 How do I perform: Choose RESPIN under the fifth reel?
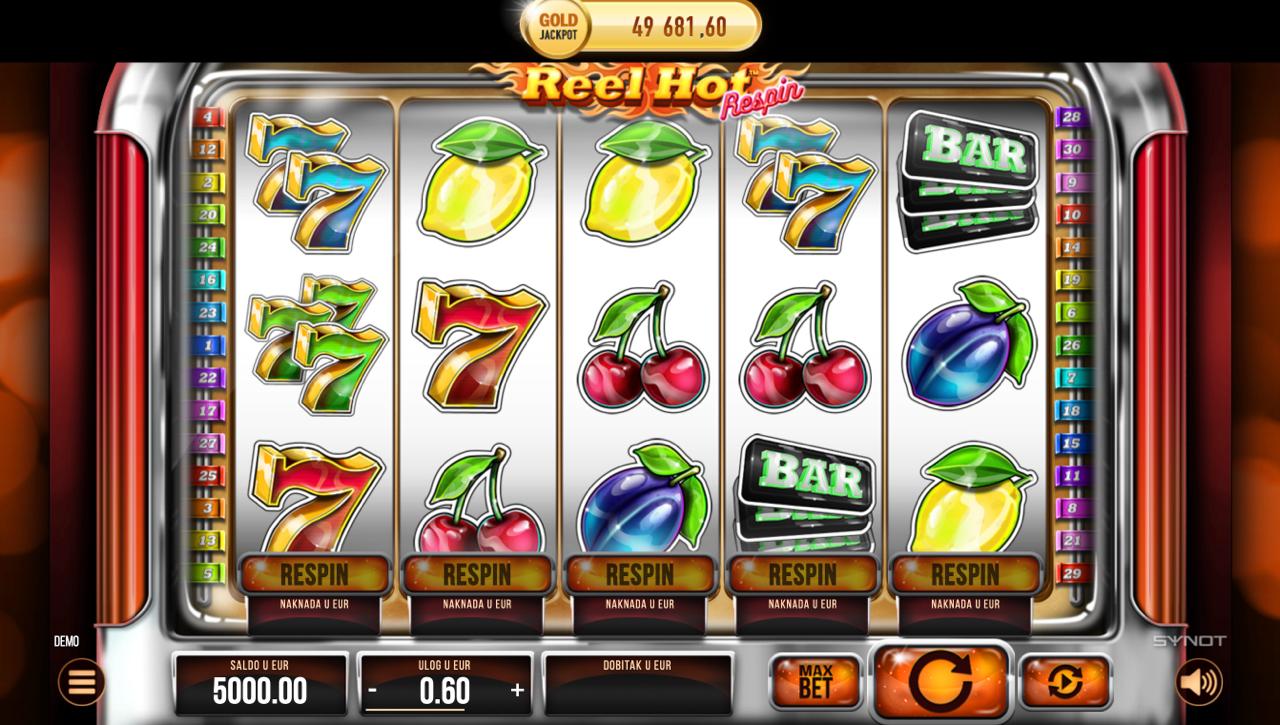tap(965, 575)
